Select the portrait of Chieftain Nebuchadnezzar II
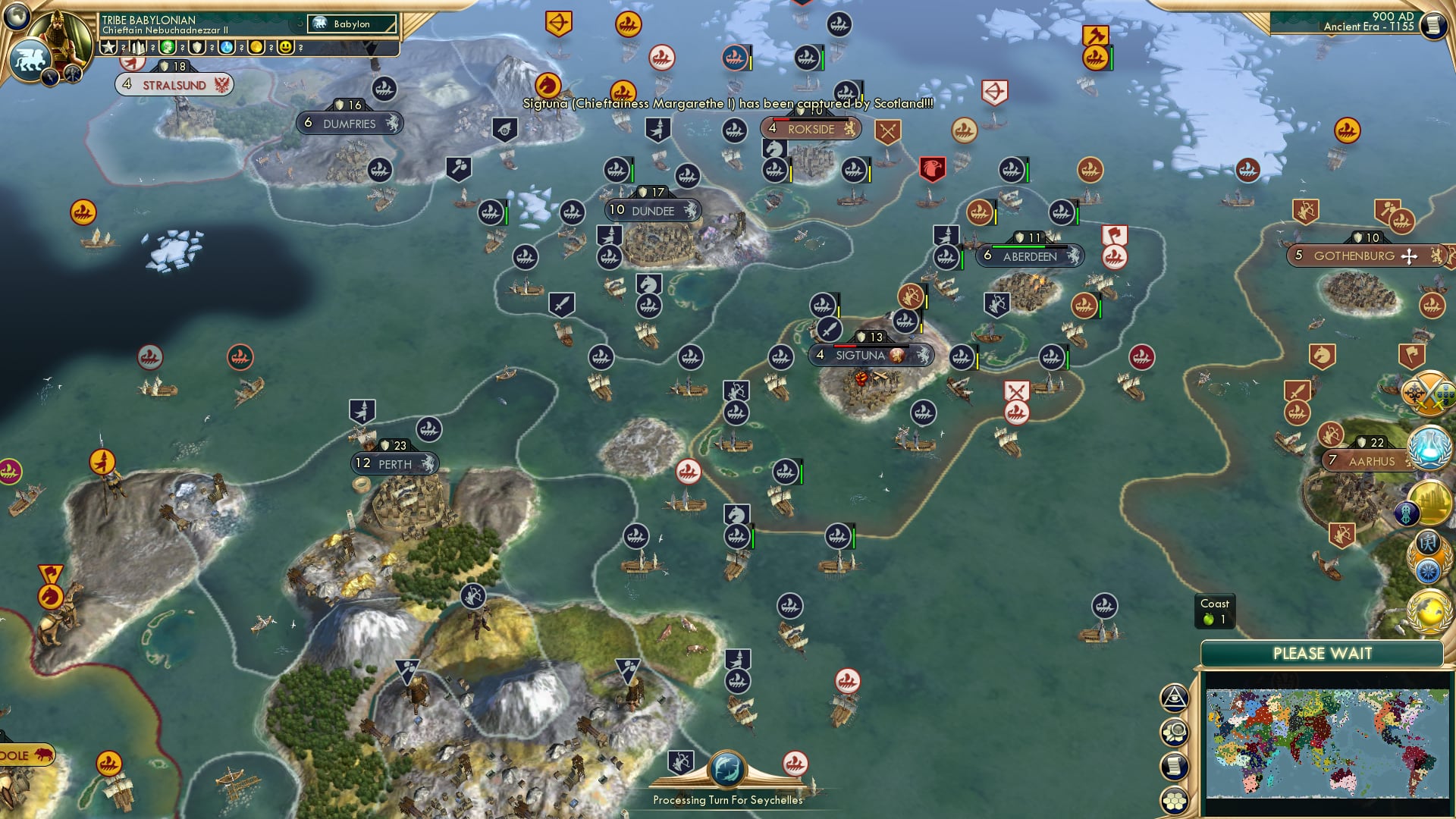 (59, 34)
